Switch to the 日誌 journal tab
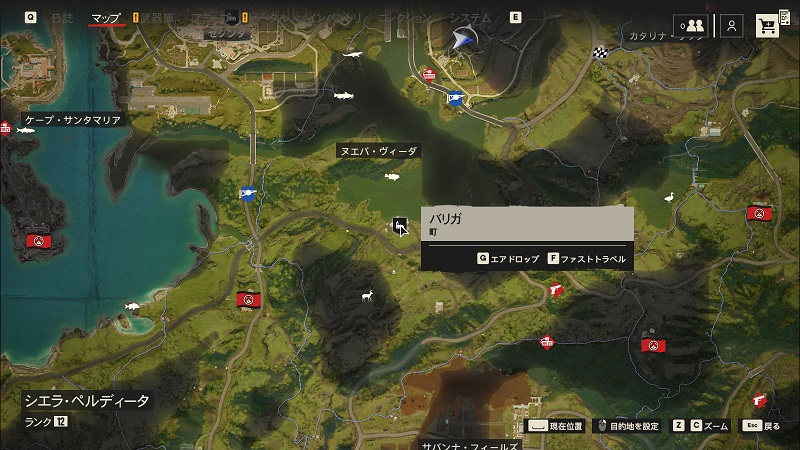Image resolution: width=800 pixels, height=450 pixels. pos(61,17)
